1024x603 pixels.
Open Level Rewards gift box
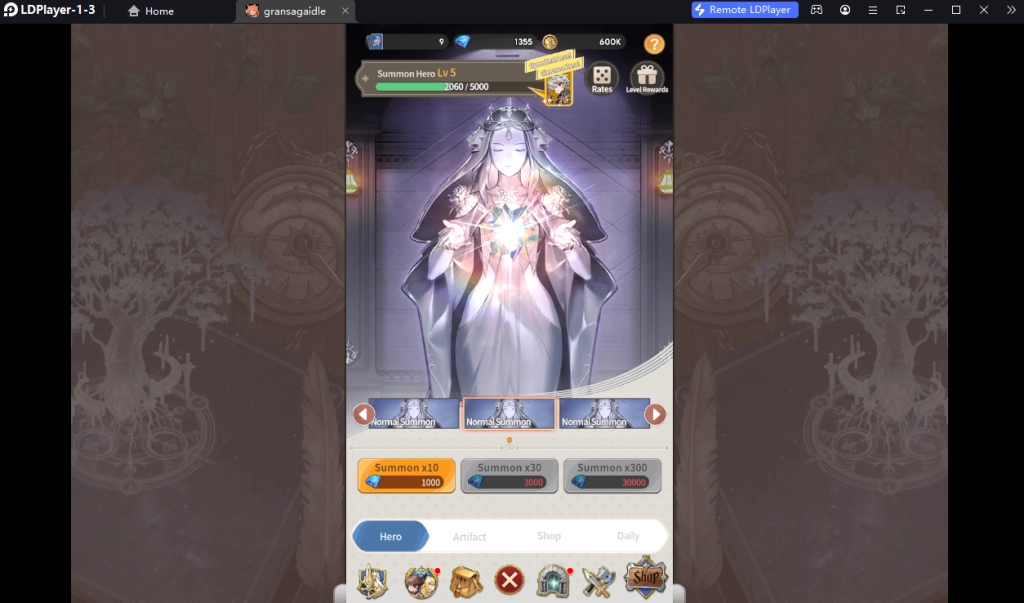(x=647, y=78)
